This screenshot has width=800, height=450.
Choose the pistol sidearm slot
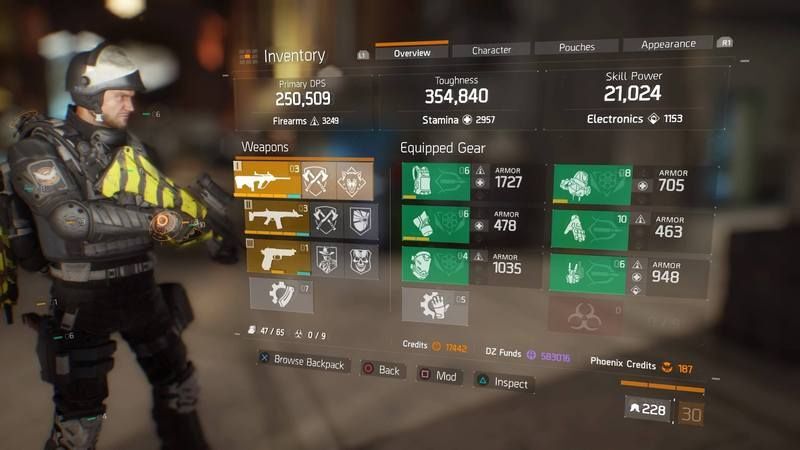pyautogui.click(x=272, y=257)
